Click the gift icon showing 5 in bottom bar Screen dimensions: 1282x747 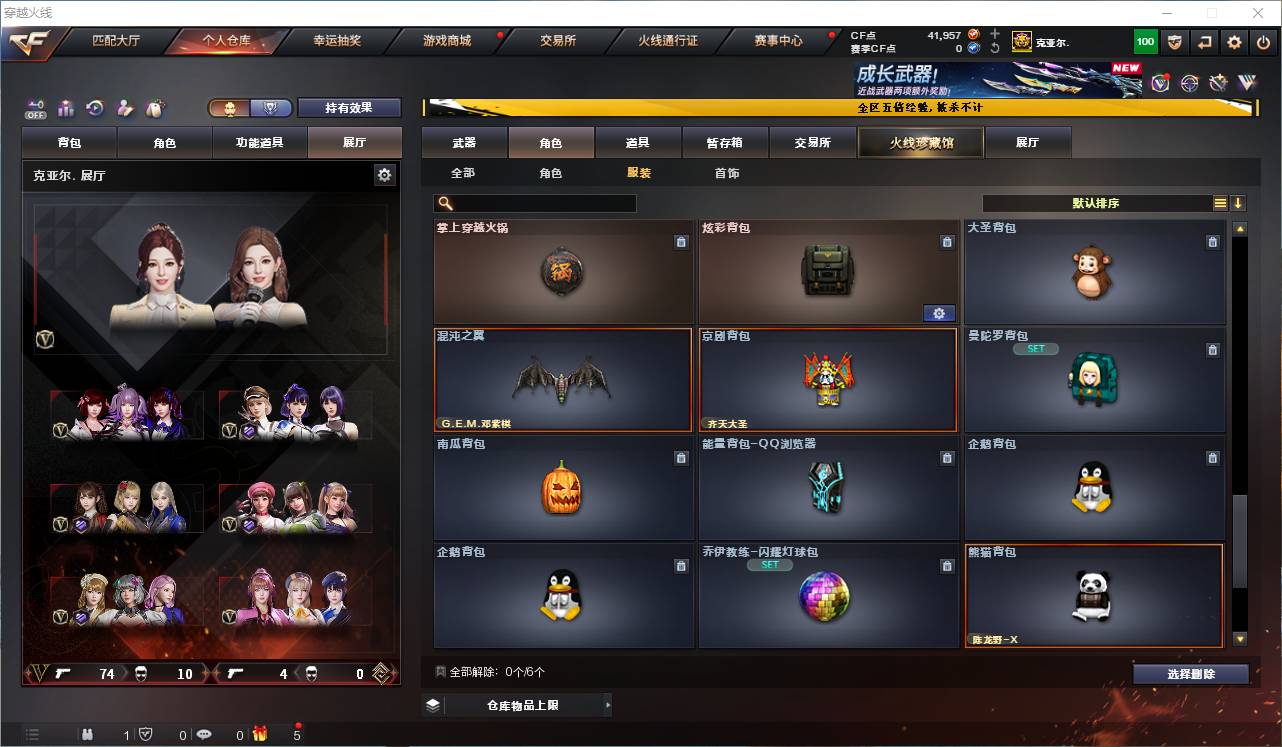click(x=260, y=734)
